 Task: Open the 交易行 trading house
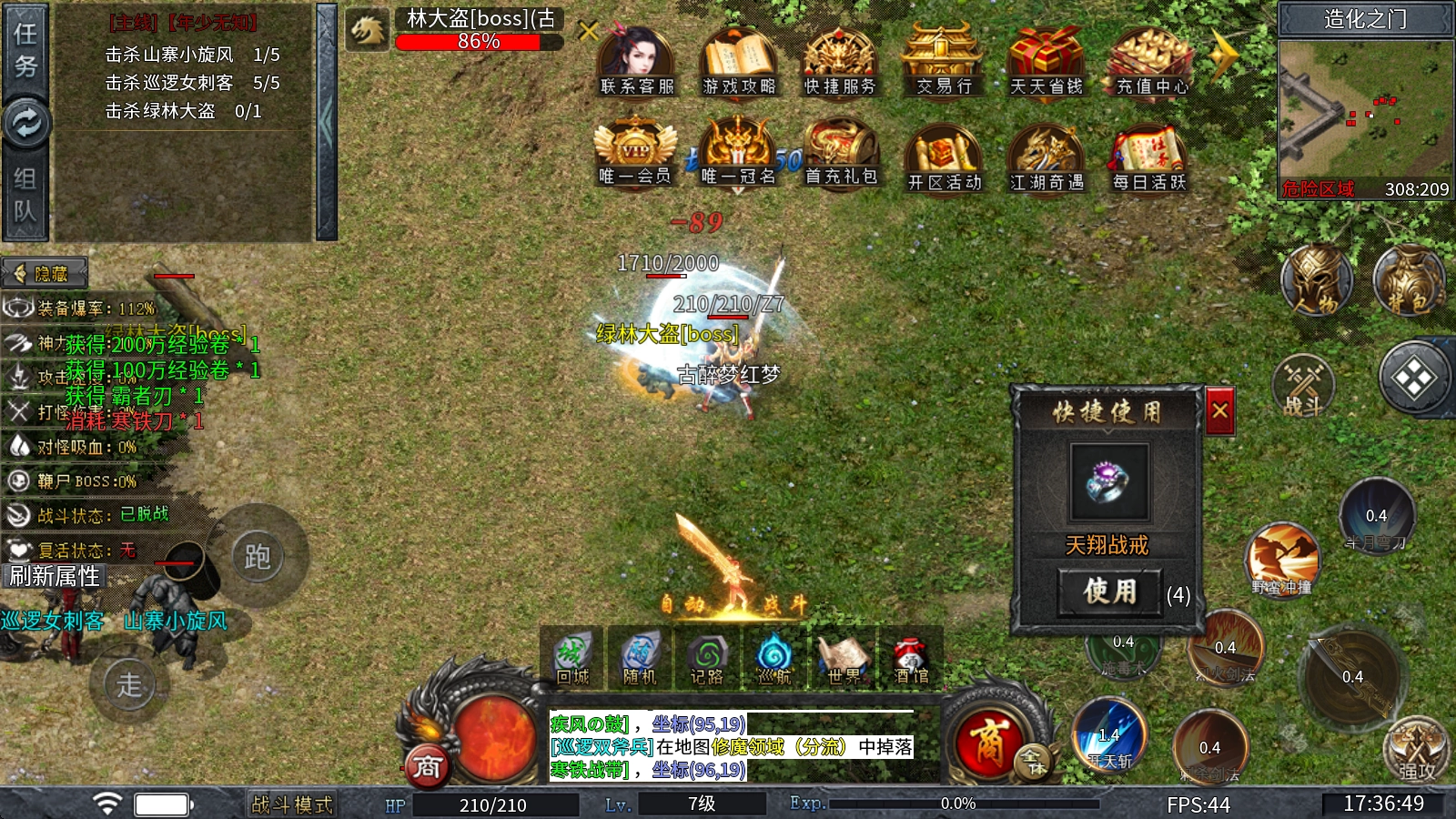point(944,60)
